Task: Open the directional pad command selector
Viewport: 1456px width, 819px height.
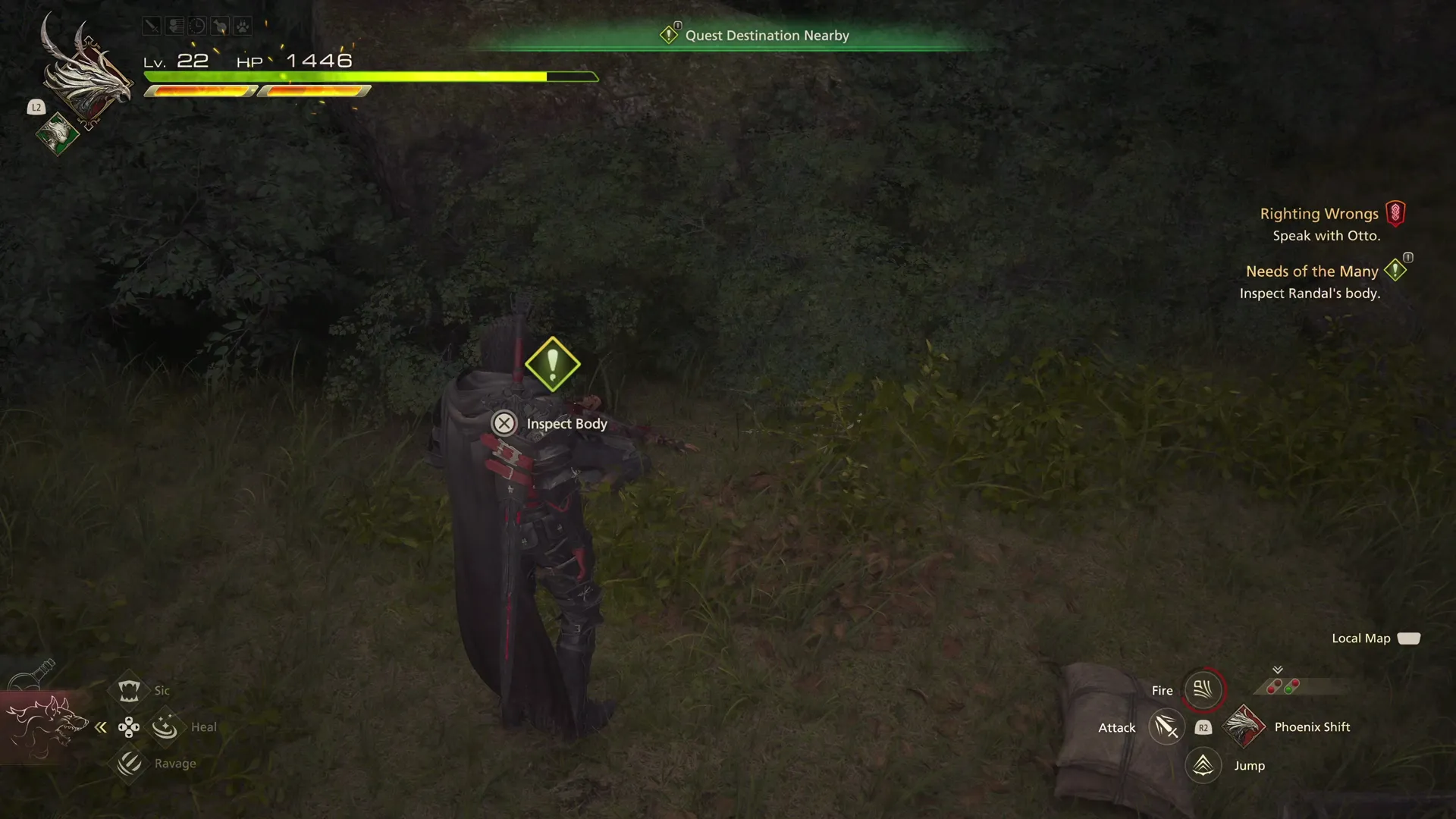Action: click(x=130, y=726)
